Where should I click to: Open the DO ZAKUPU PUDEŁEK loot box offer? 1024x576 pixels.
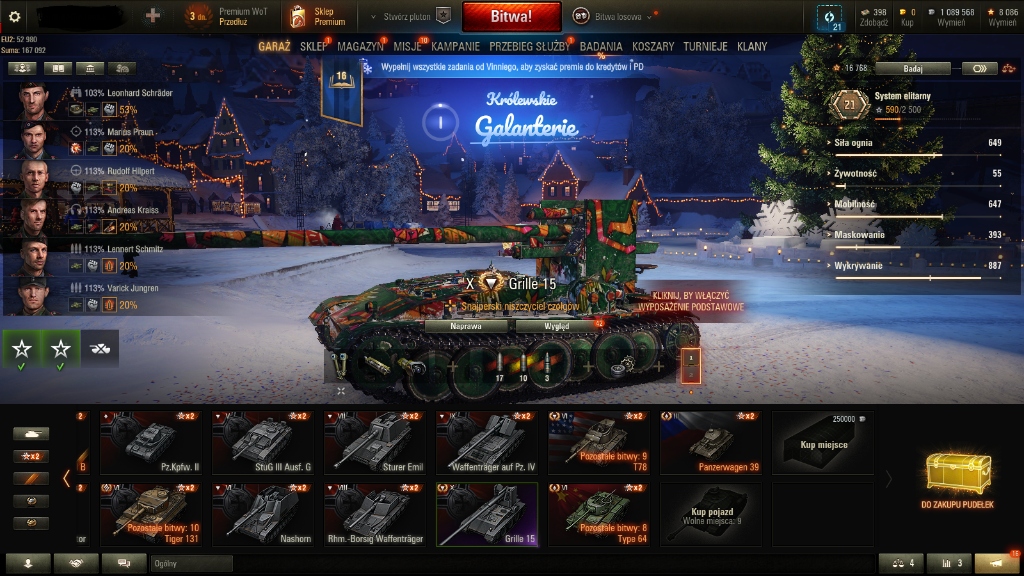[x=957, y=479]
